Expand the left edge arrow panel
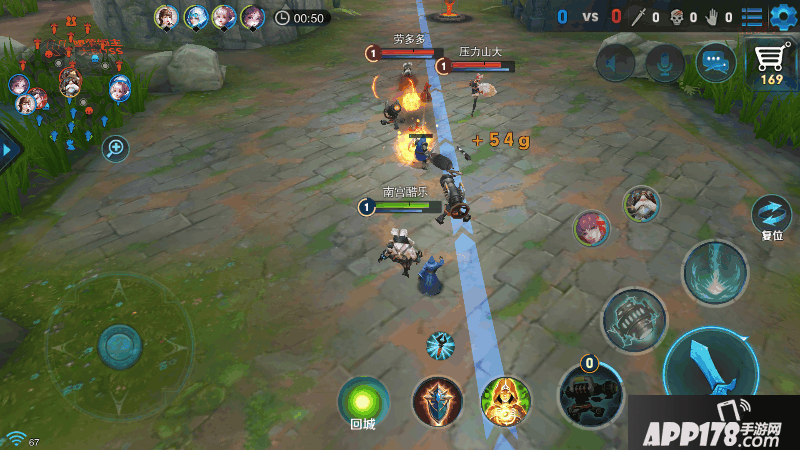The width and height of the screenshot is (800, 450). (8, 150)
